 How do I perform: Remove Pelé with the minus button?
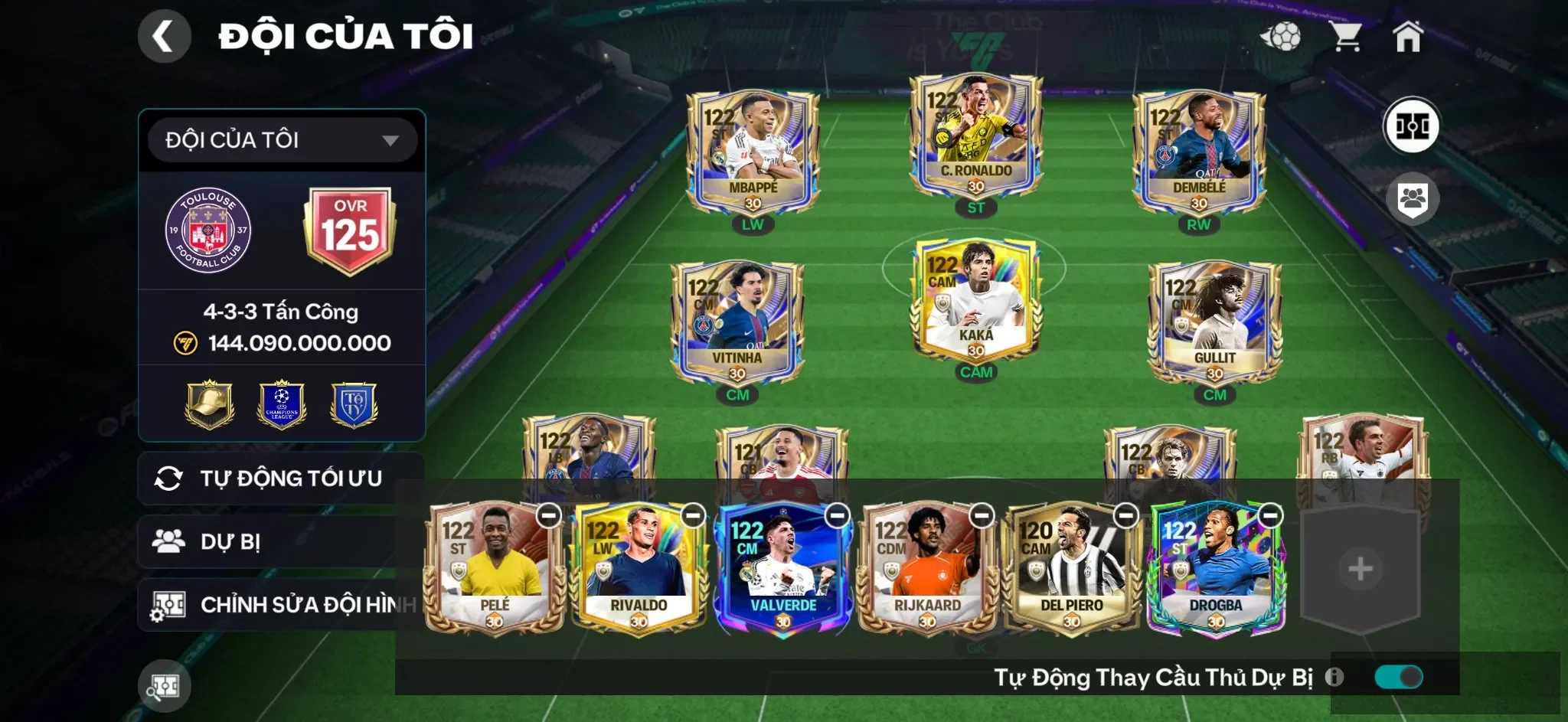tap(549, 516)
